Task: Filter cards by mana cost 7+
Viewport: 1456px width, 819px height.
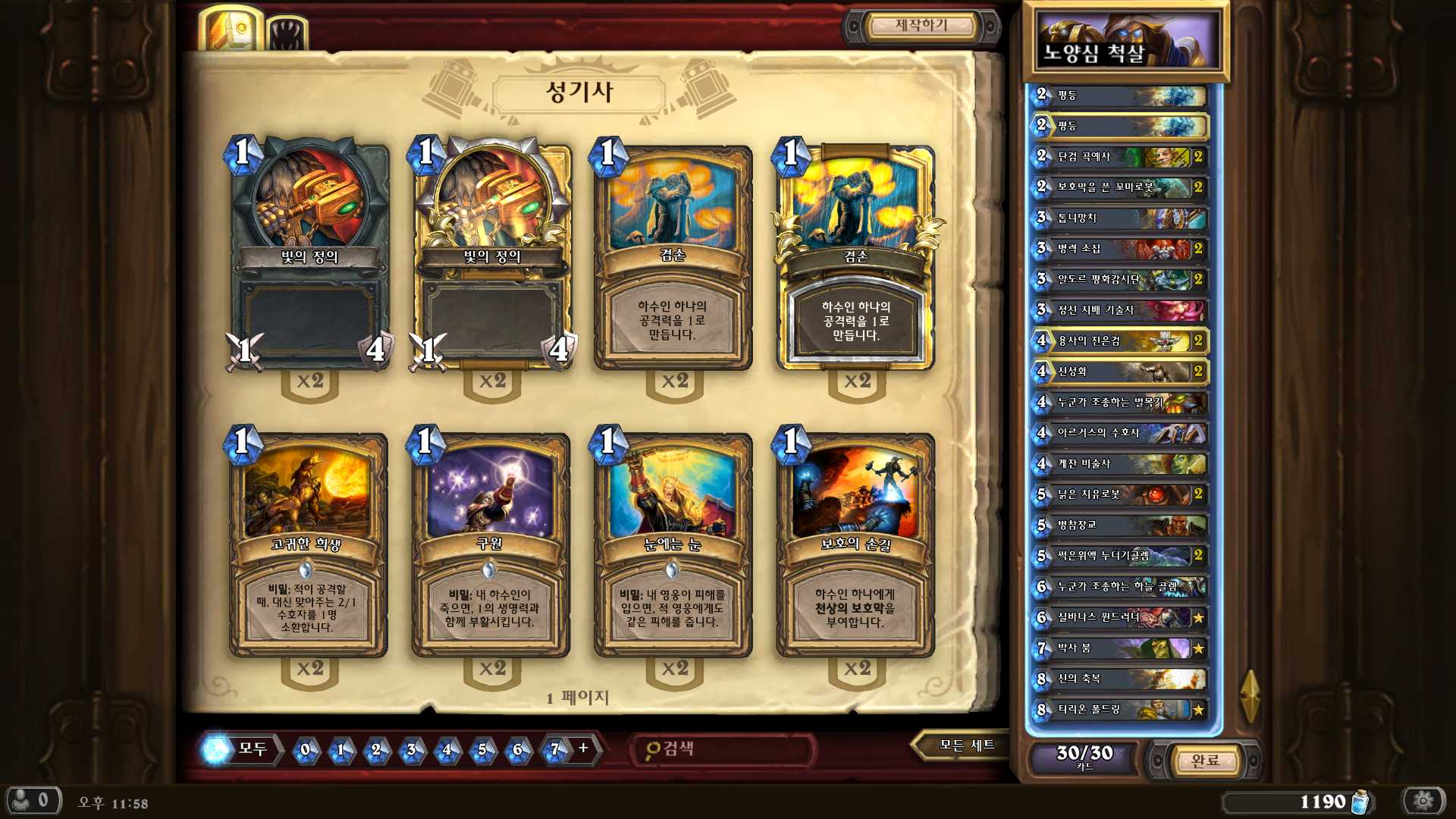Action: click(564, 749)
